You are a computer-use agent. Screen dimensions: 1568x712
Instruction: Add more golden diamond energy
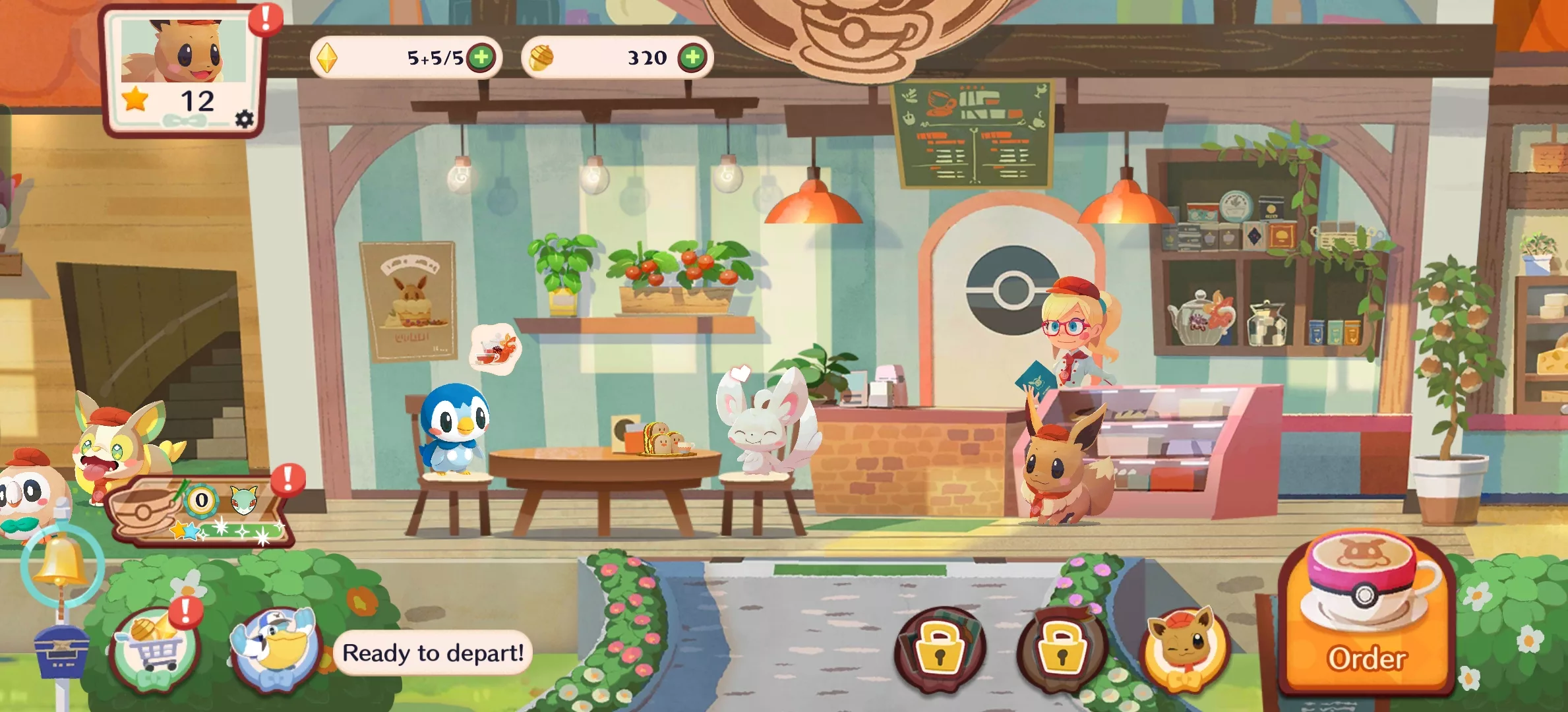482,57
